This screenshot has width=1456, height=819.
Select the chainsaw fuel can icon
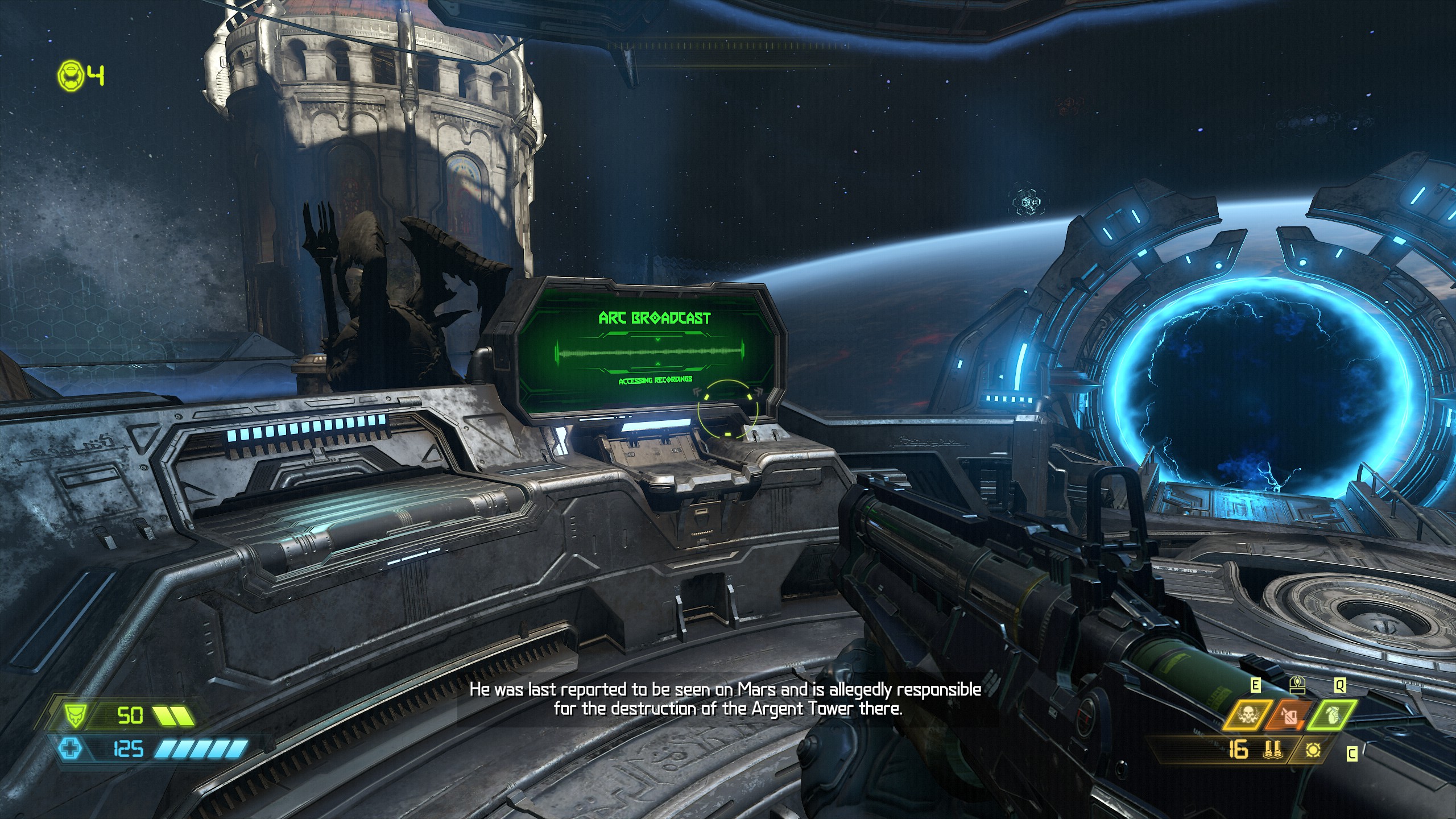click(1289, 716)
